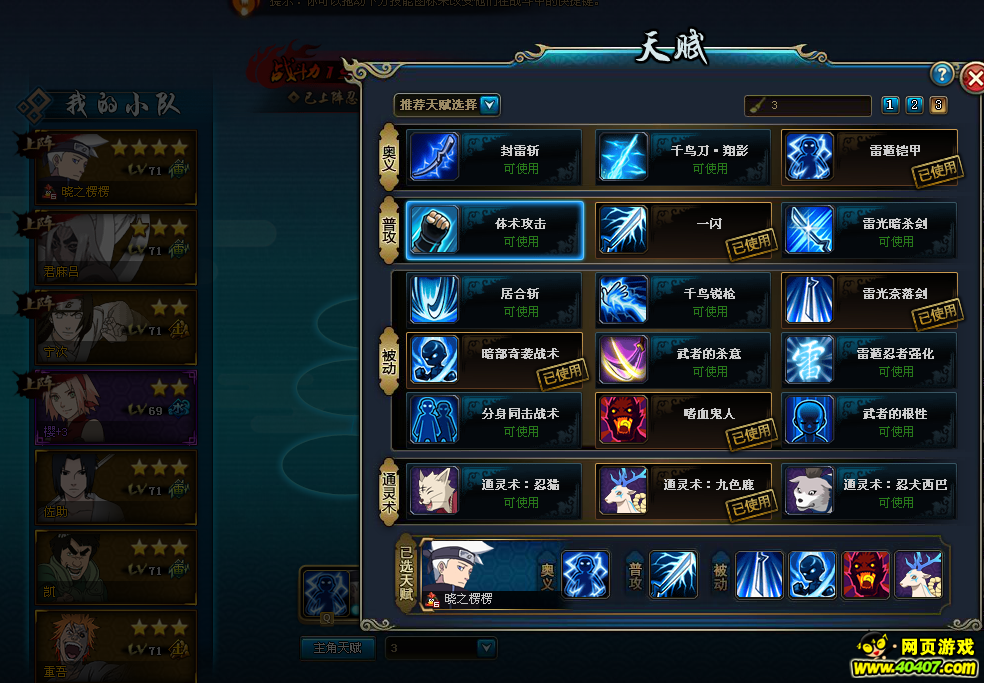Open the 推荐天赋选择 dropdown
984x683 pixels.
pyautogui.click(x=489, y=105)
